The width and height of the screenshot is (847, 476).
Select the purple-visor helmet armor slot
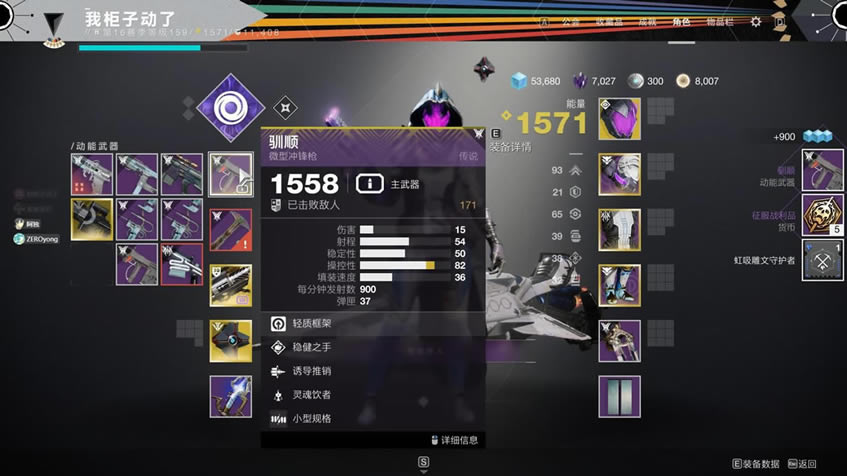coord(619,119)
